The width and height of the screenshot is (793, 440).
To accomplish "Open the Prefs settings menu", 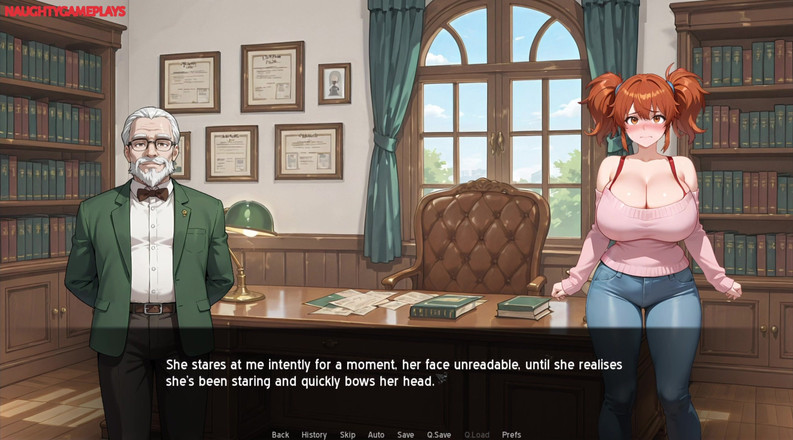I will 511,435.
